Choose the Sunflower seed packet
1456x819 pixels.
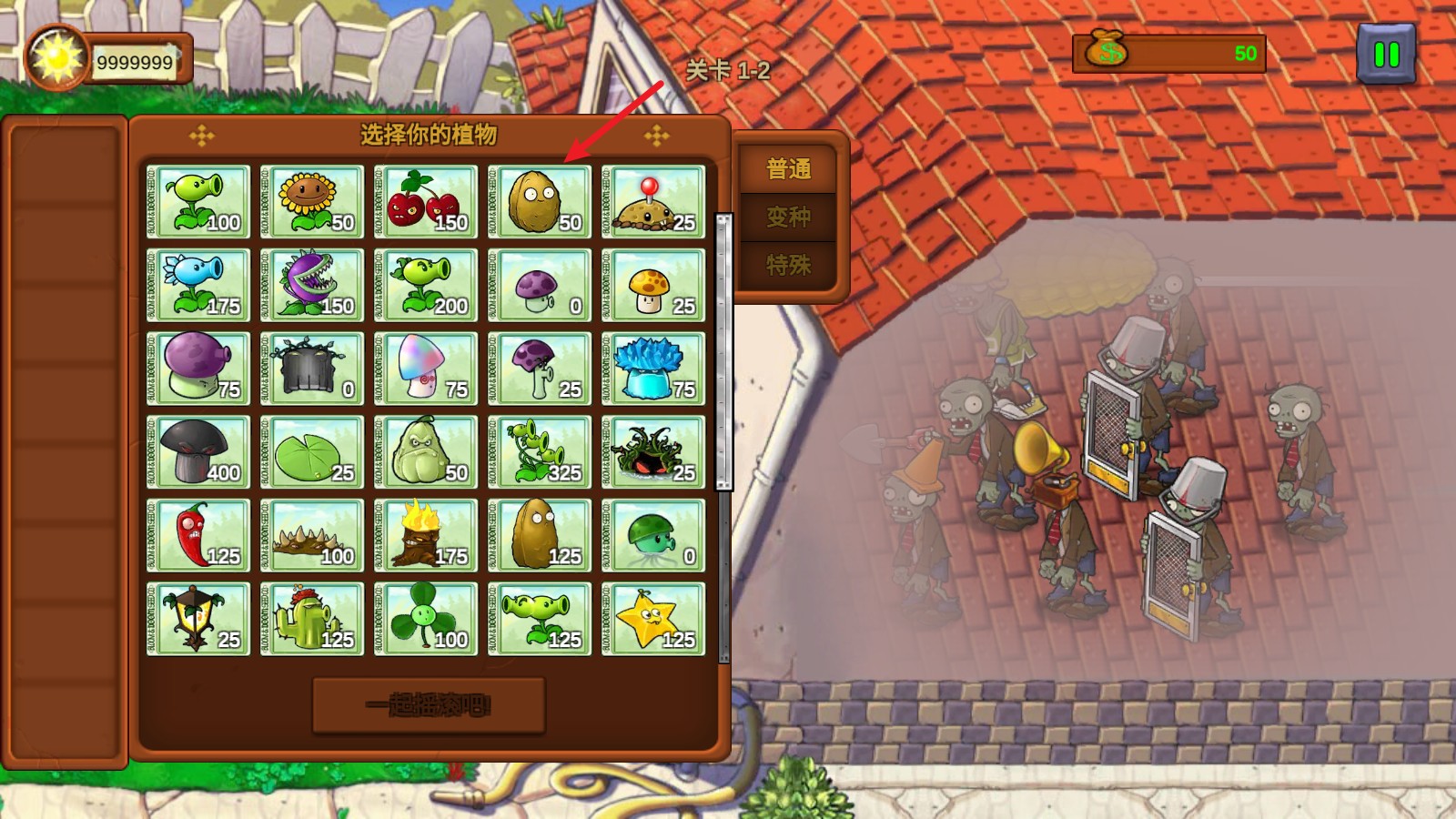click(312, 202)
